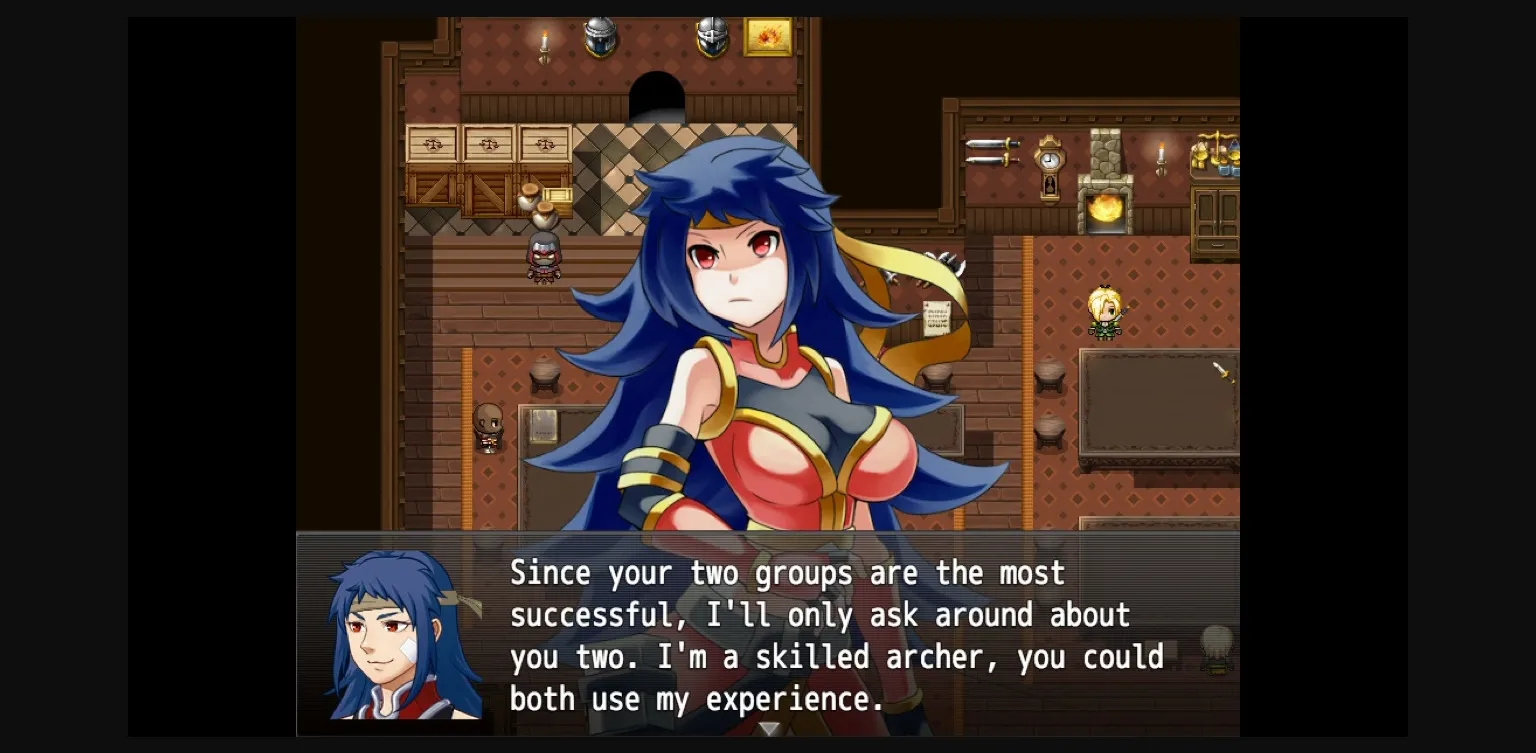Screen dimensions: 1536x753
Task: Click the lit candle on the top wall
Action: [545, 43]
